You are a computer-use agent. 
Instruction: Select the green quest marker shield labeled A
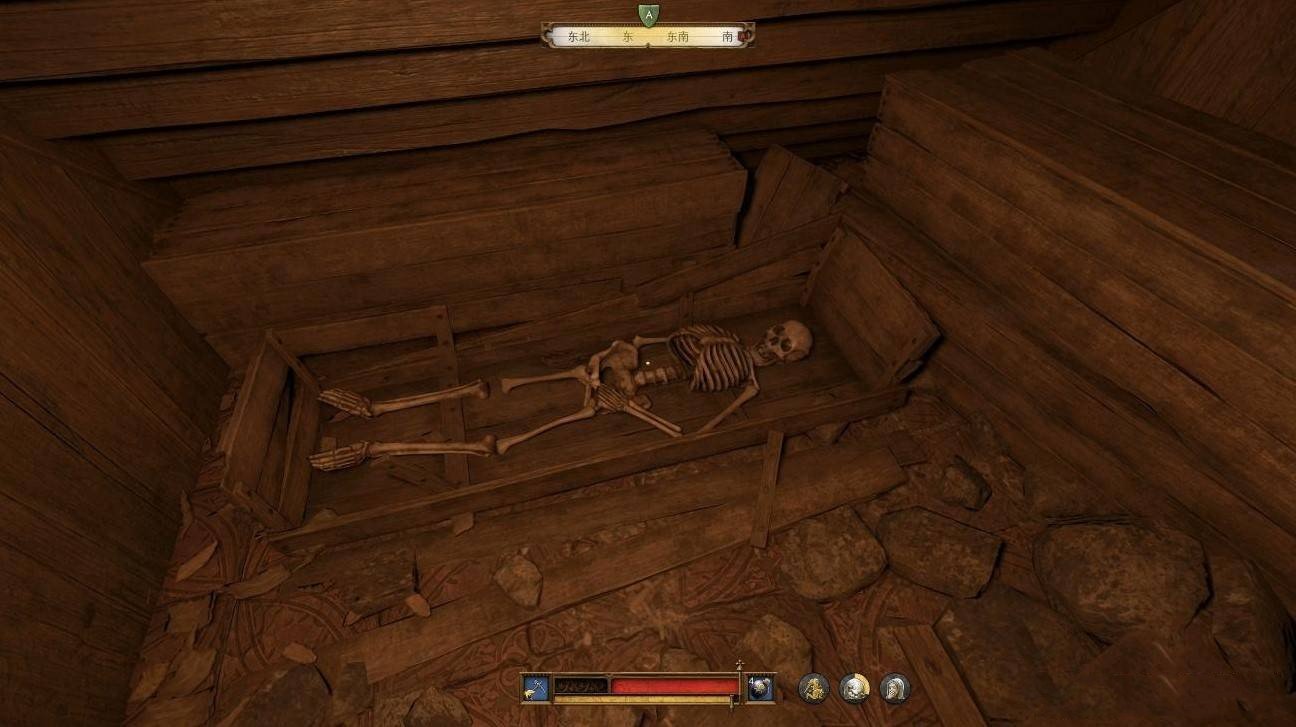648,14
